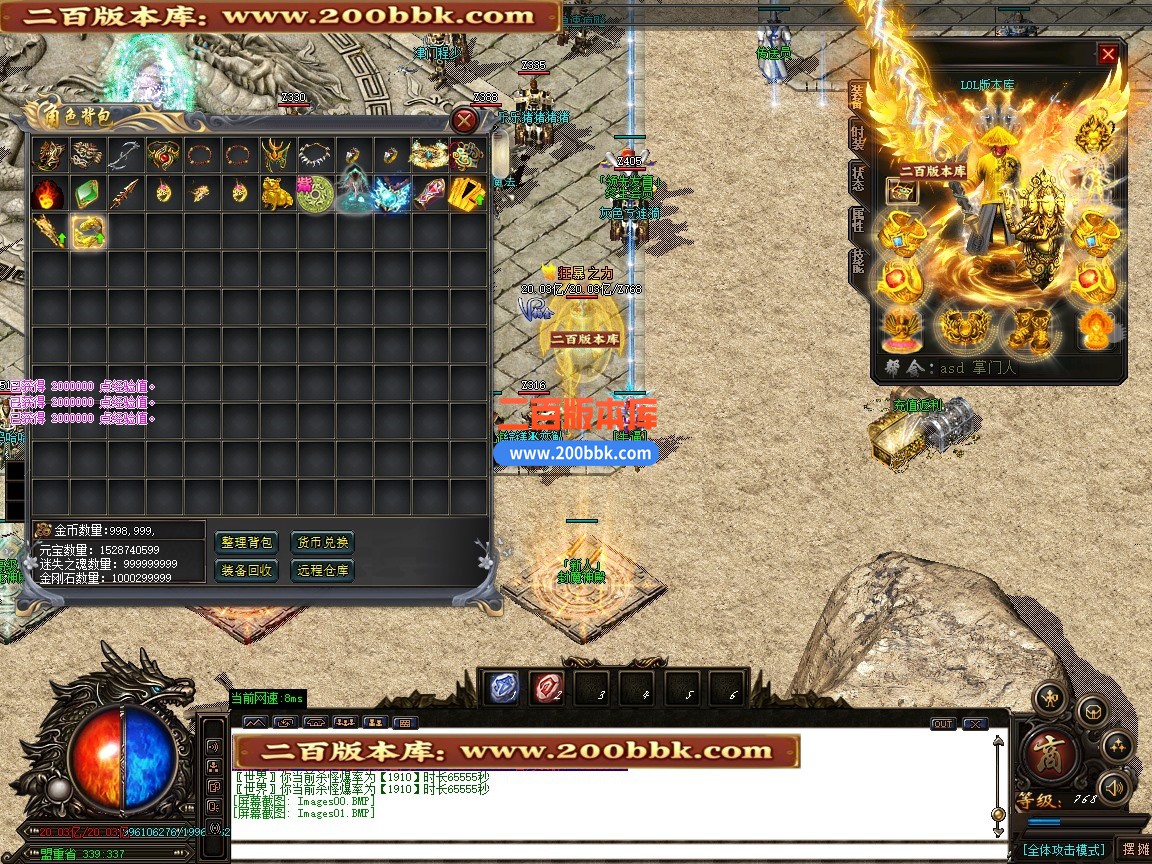Open the 远程仓库 remote warehouse
The width and height of the screenshot is (1152, 864).
tap(322, 571)
